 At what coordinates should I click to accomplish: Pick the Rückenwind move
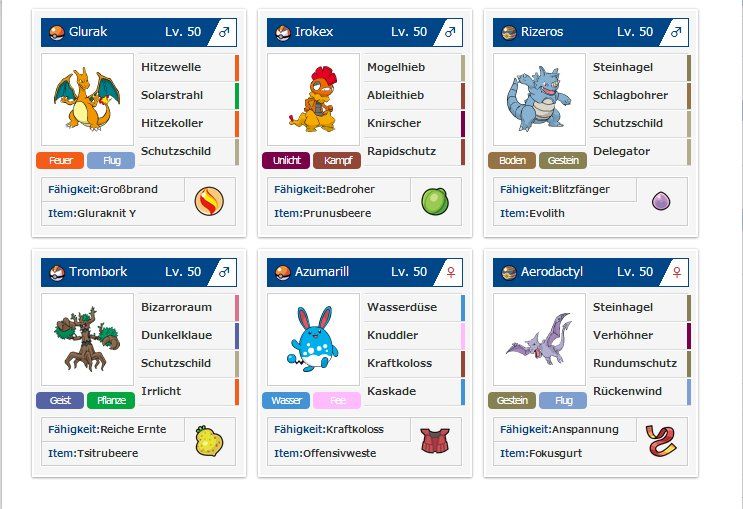[x=639, y=392]
